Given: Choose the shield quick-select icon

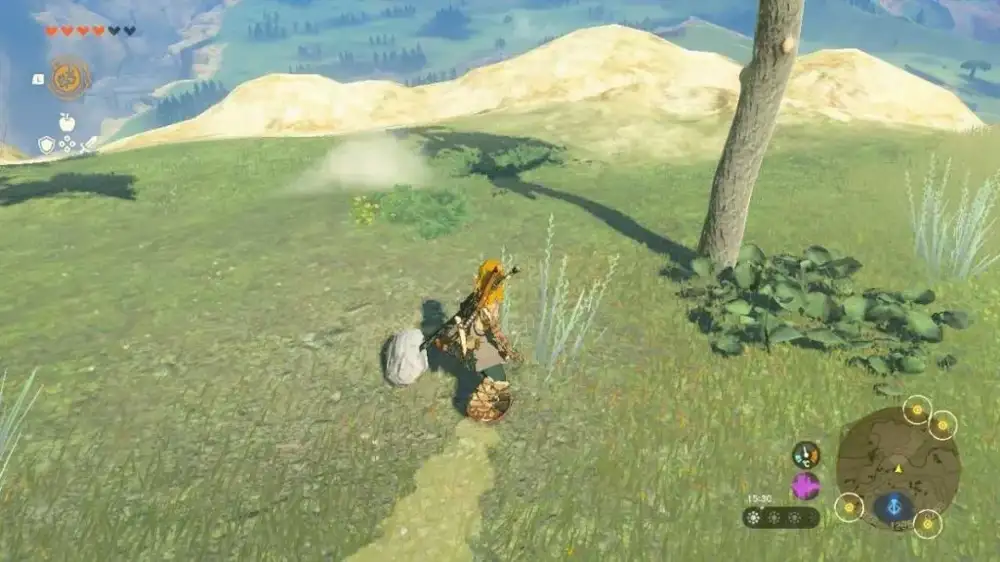Looking at the screenshot, I should click(46, 145).
